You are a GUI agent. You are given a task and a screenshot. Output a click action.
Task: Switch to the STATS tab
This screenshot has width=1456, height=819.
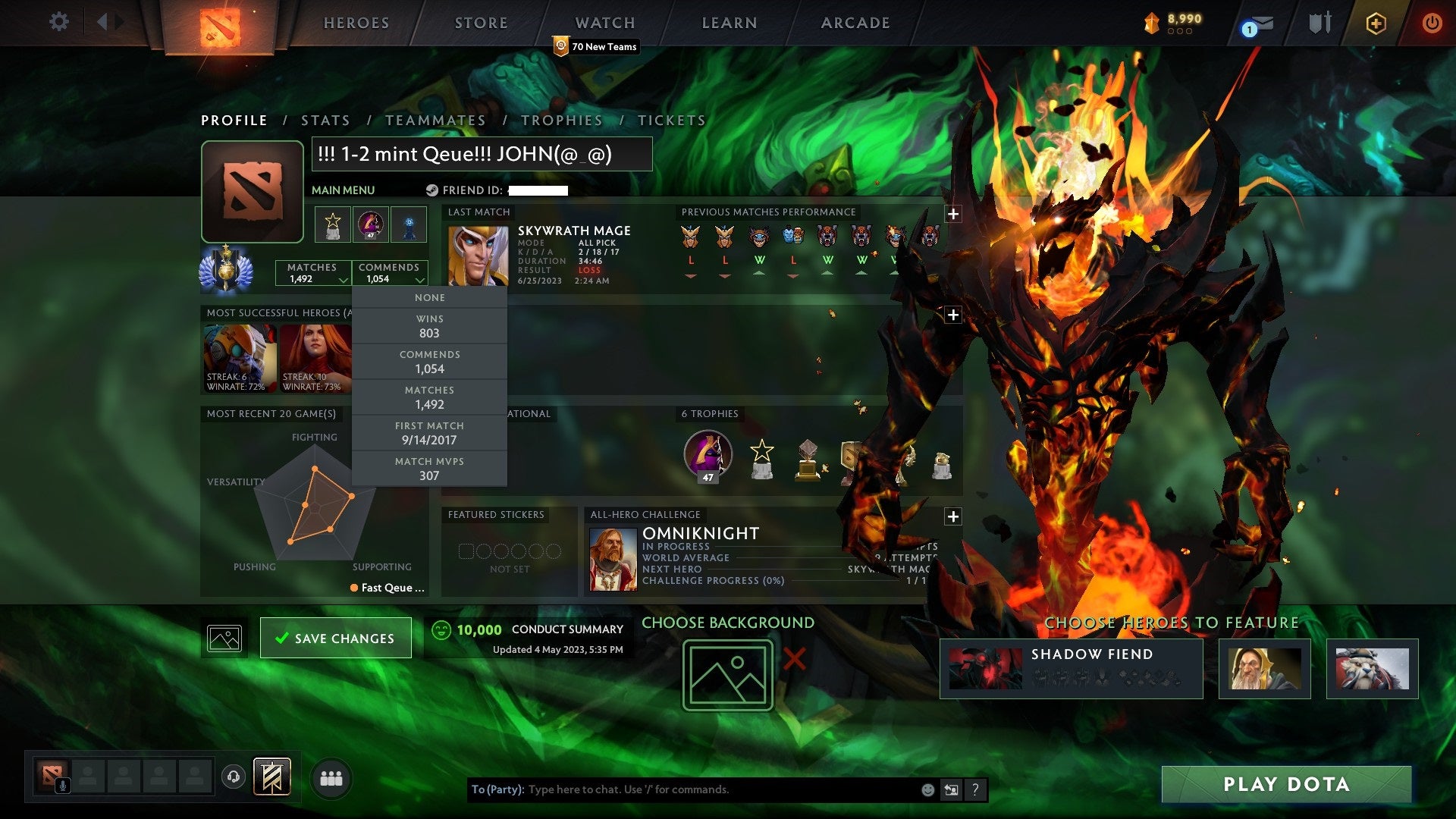pyautogui.click(x=325, y=120)
